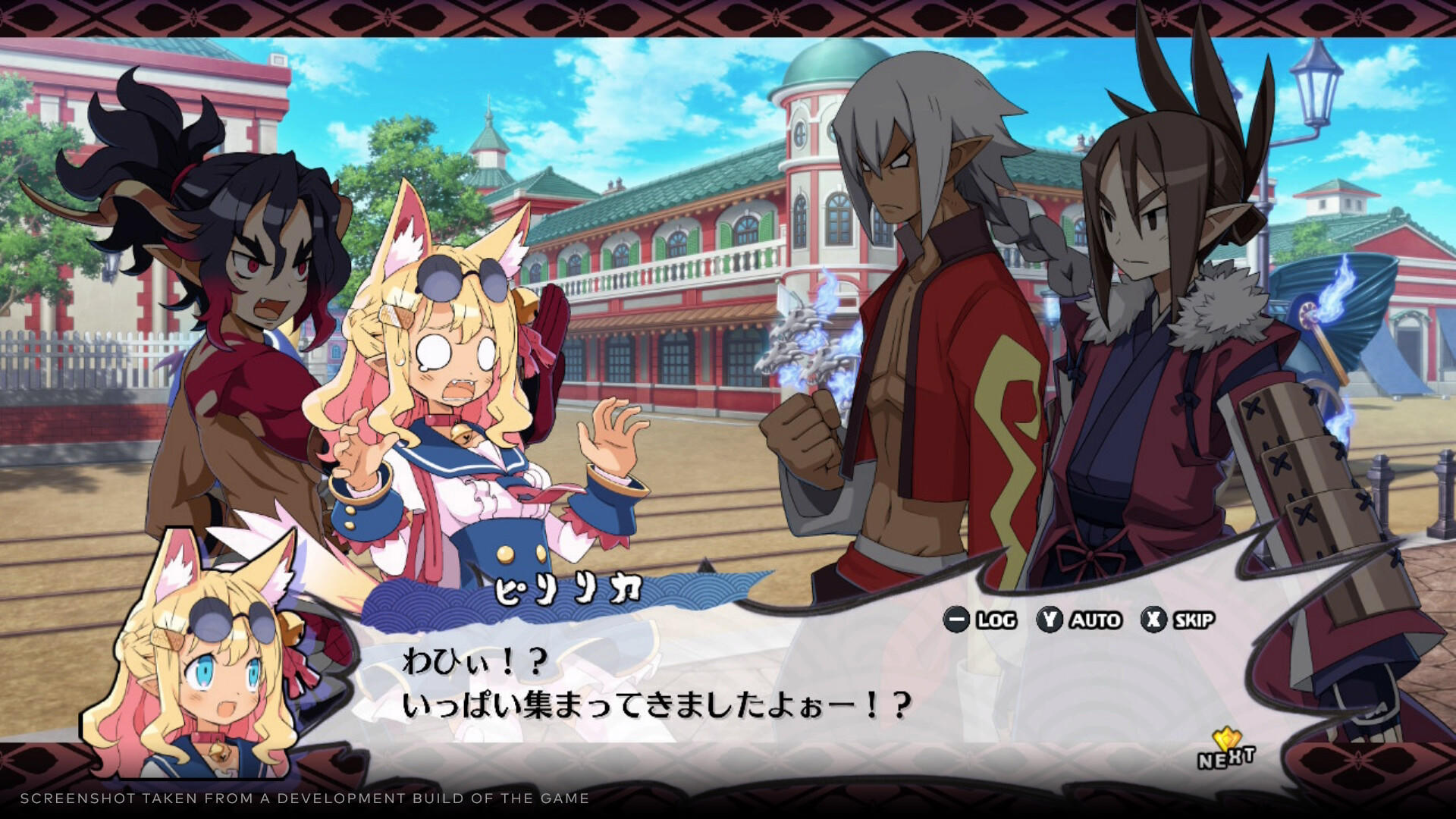Click the minus button icon beside LOG
Screen dimensions: 1456x819
(x=957, y=620)
